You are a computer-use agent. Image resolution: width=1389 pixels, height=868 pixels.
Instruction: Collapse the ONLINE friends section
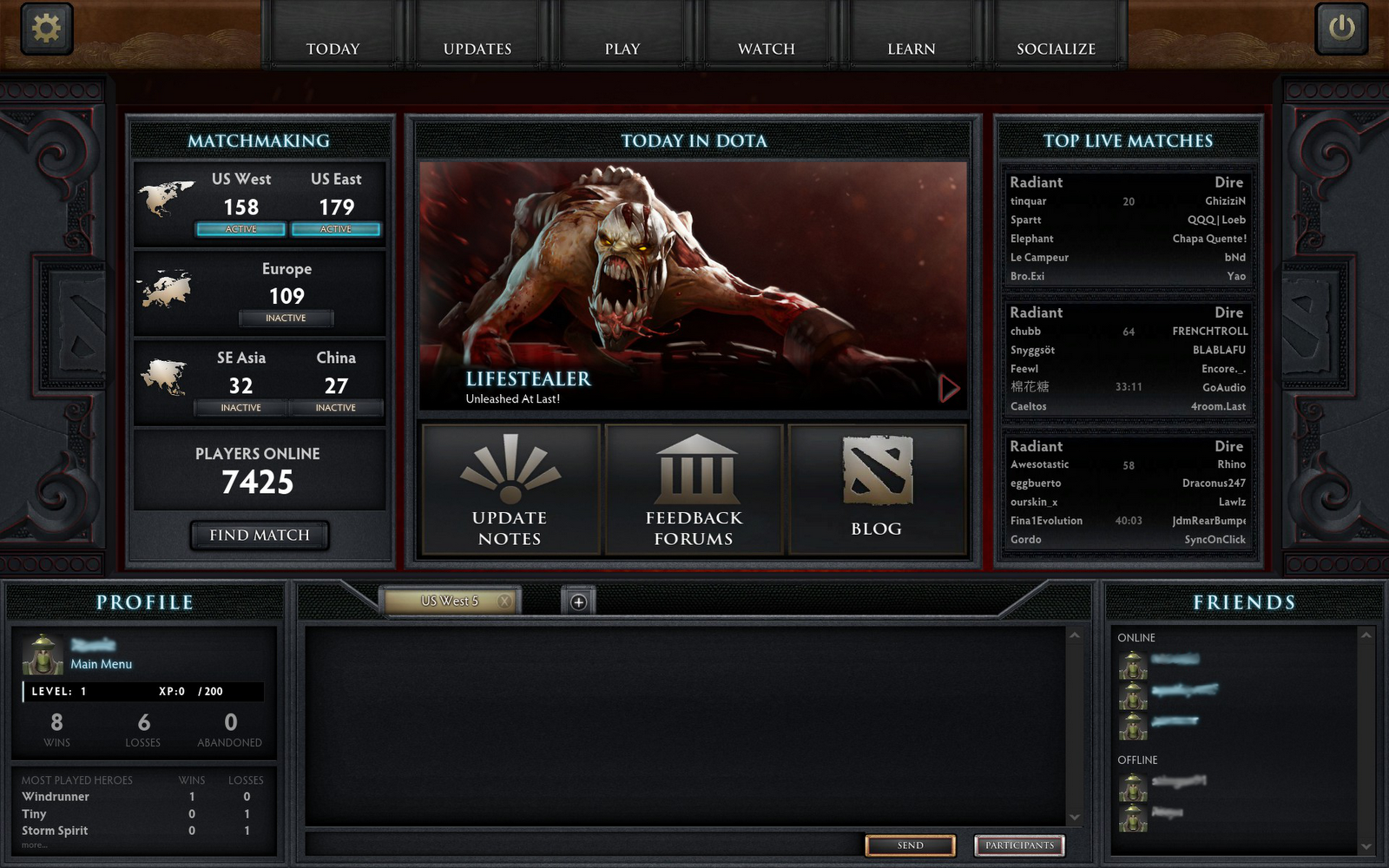1136,637
